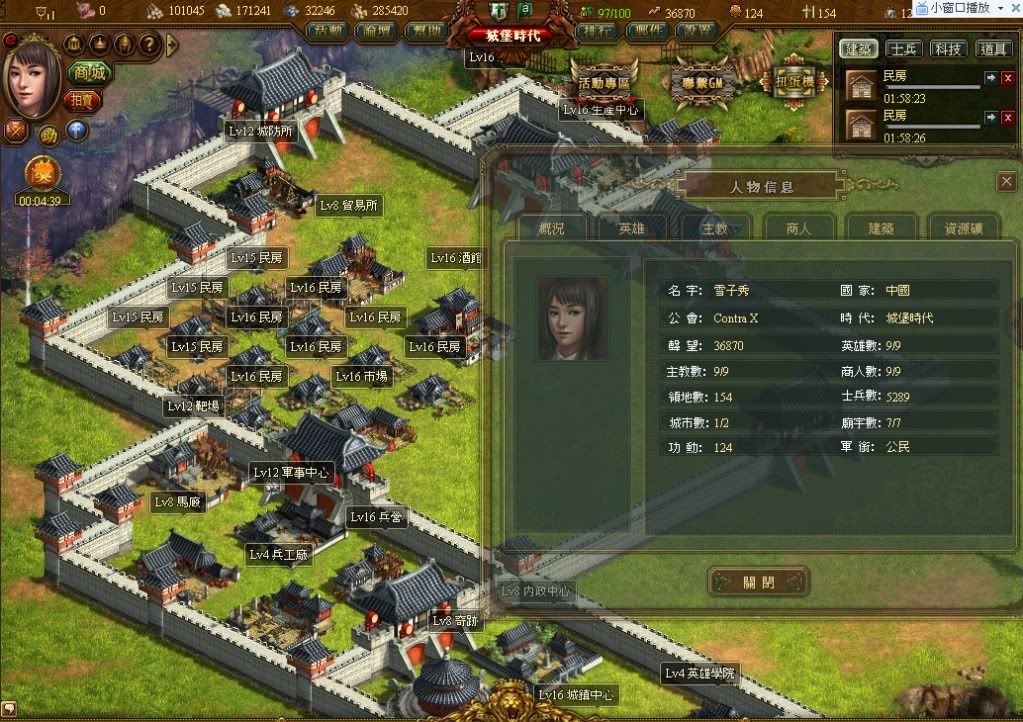Image resolution: width=1023 pixels, height=722 pixels.
Task: Close the 人物信息 panel with the X
Action: pyautogui.click(x=1006, y=181)
